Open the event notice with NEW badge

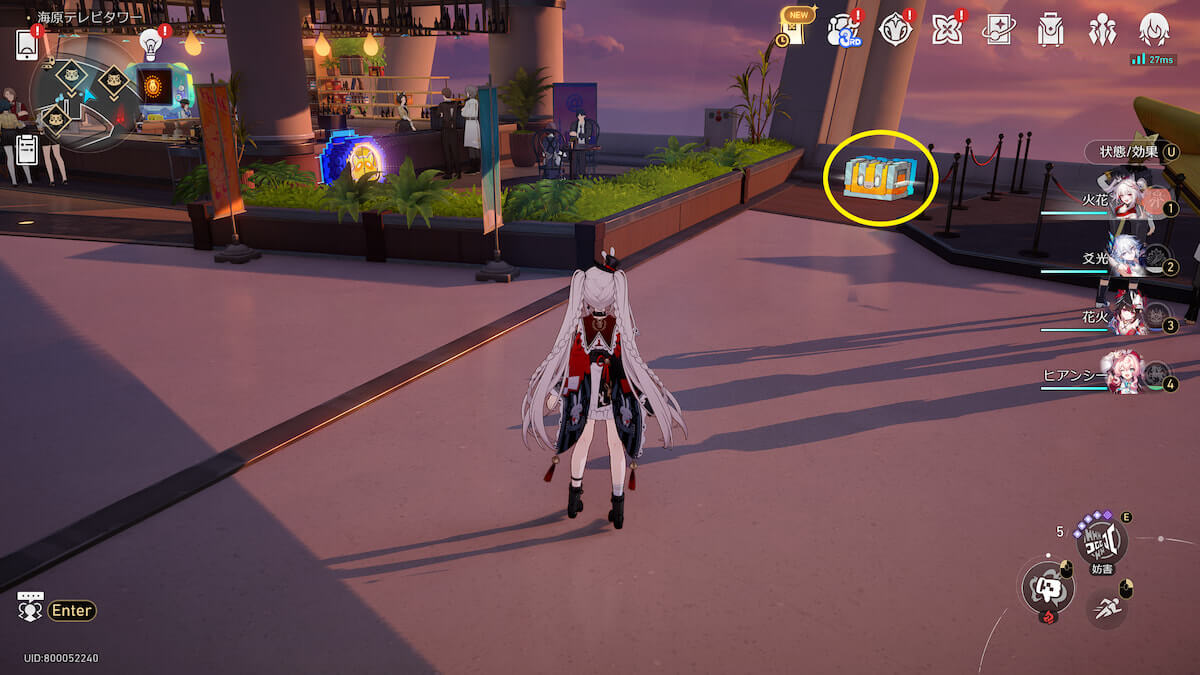coord(794,29)
